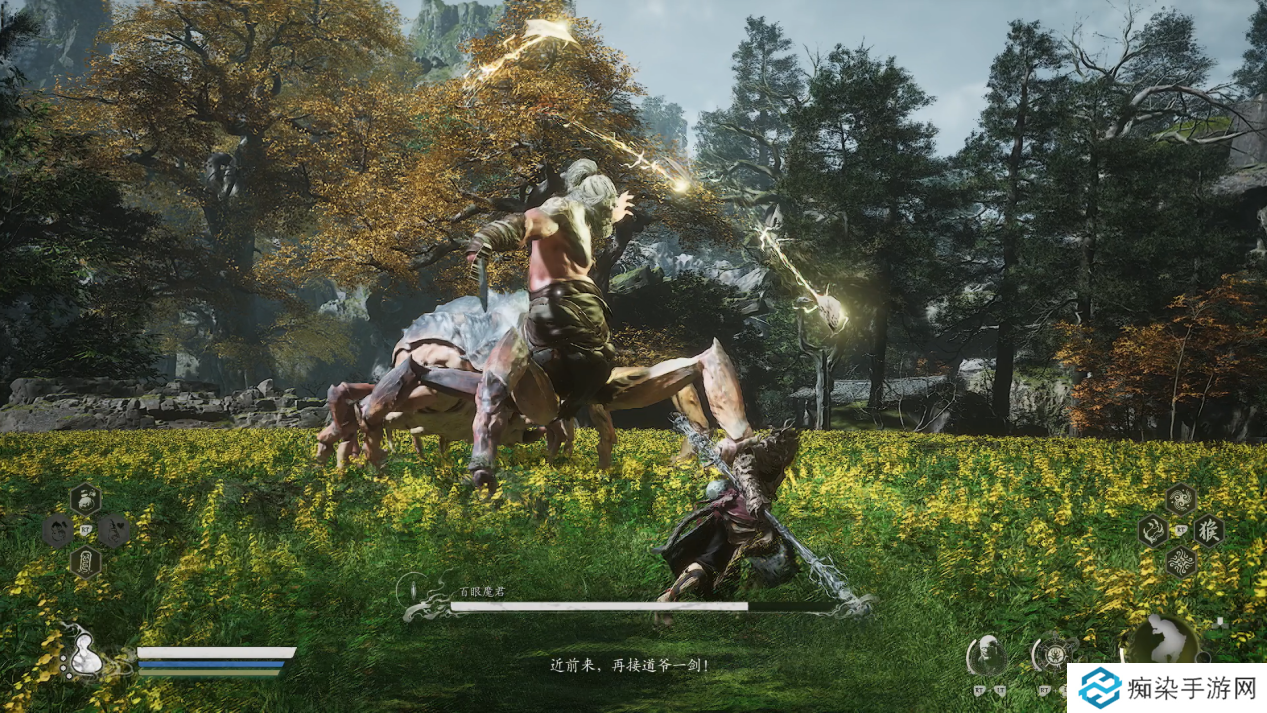Activate the flame-shaped spell hexagon

(1153, 530)
